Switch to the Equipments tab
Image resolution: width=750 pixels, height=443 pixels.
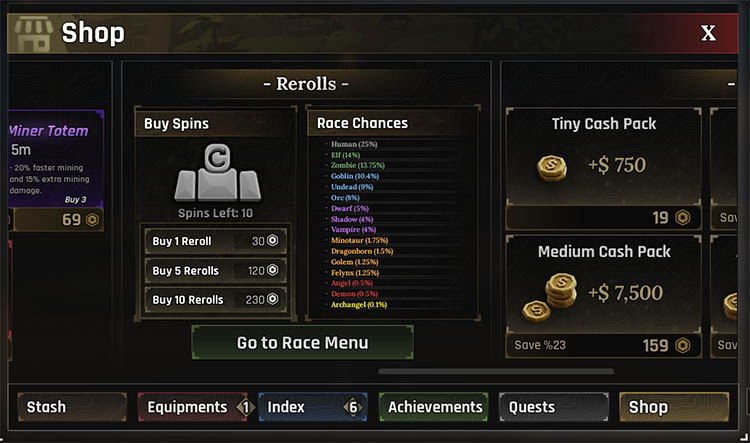pos(192,407)
